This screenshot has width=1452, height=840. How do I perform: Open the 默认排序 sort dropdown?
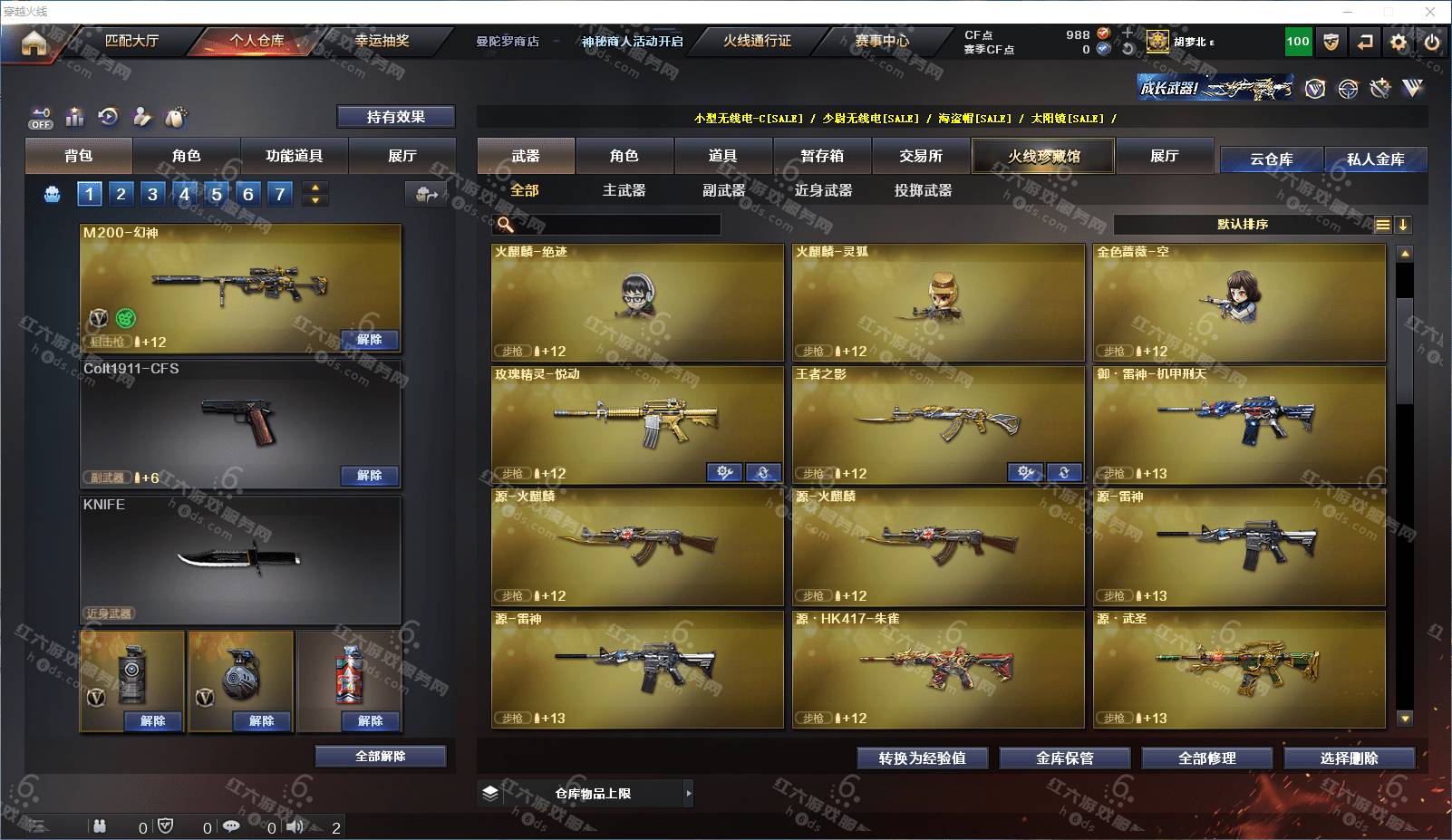tap(1243, 225)
